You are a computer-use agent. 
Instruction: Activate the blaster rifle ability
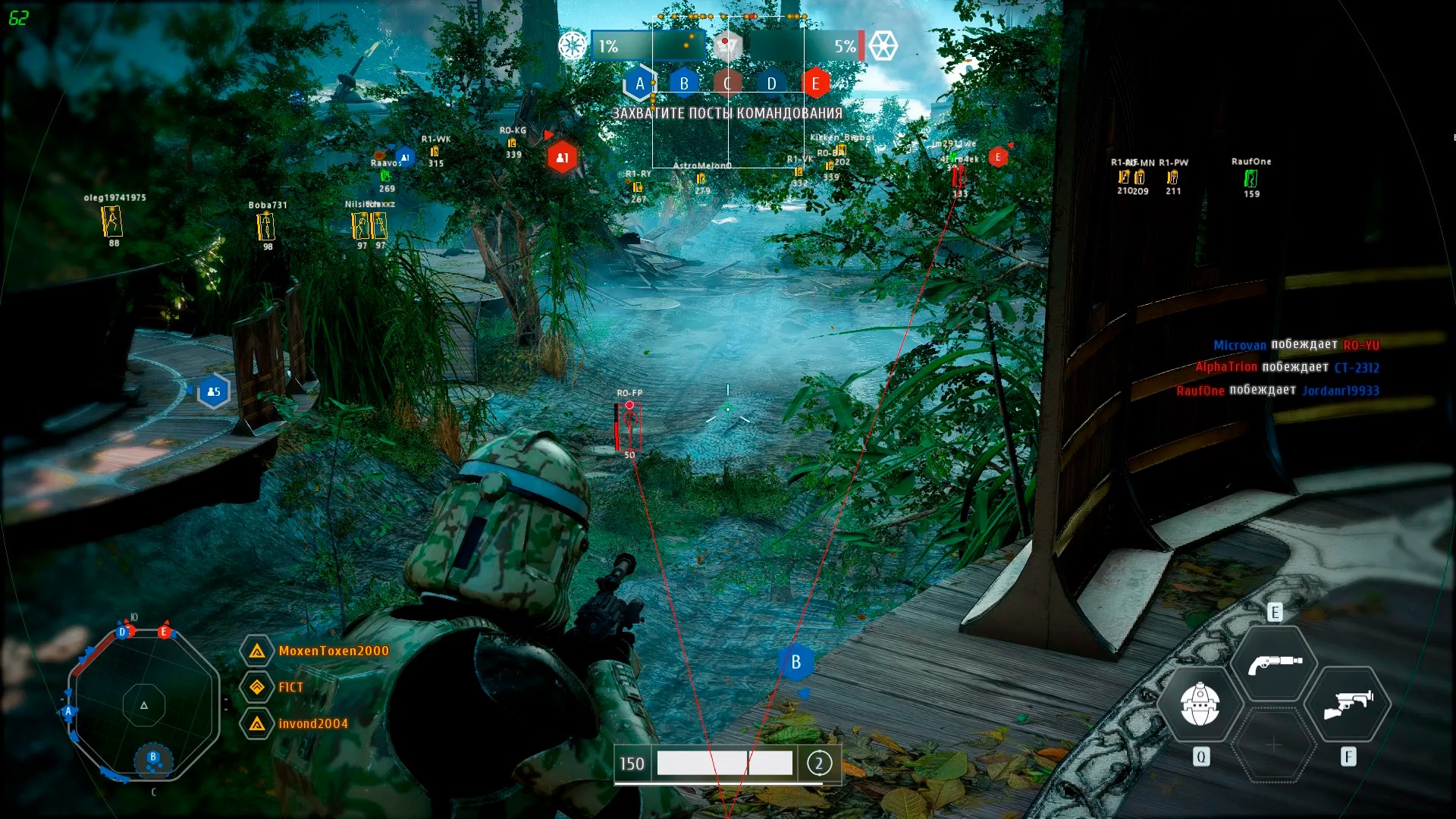coord(1349,704)
